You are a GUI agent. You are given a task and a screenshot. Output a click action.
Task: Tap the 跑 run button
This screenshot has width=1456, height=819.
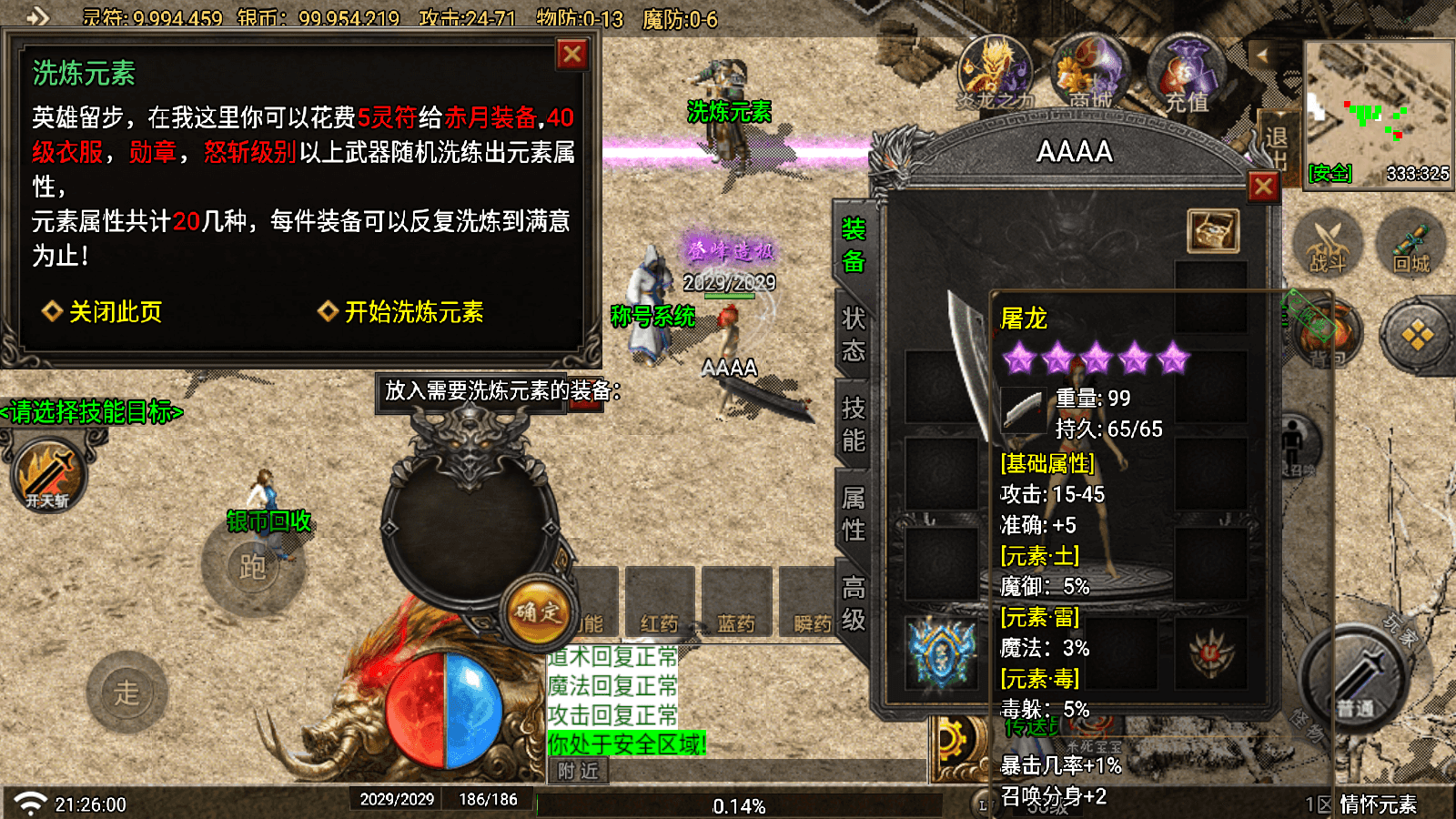[x=253, y=566]
